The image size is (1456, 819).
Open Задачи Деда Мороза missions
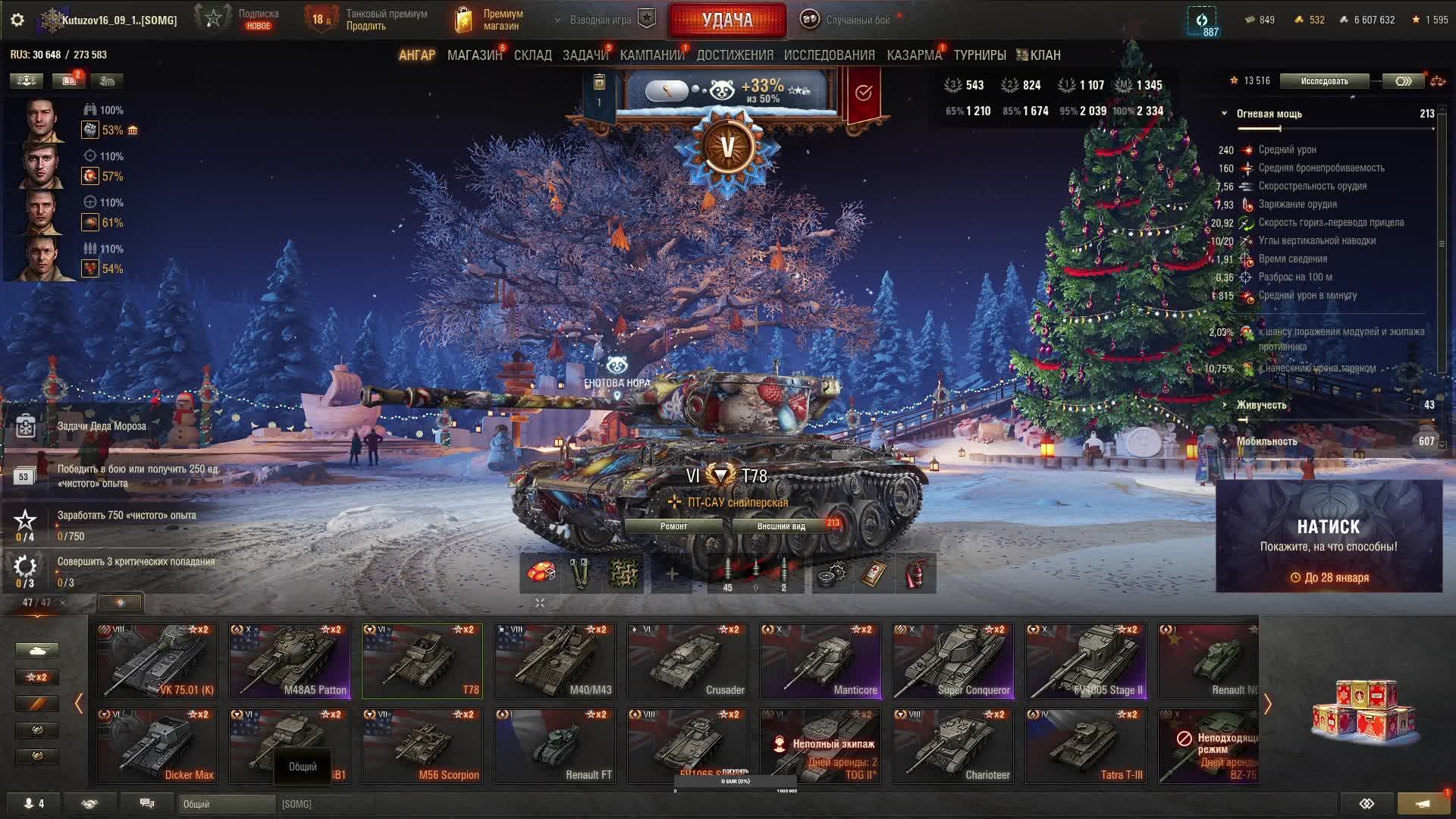pyautogui.click(x=102, y=426)
